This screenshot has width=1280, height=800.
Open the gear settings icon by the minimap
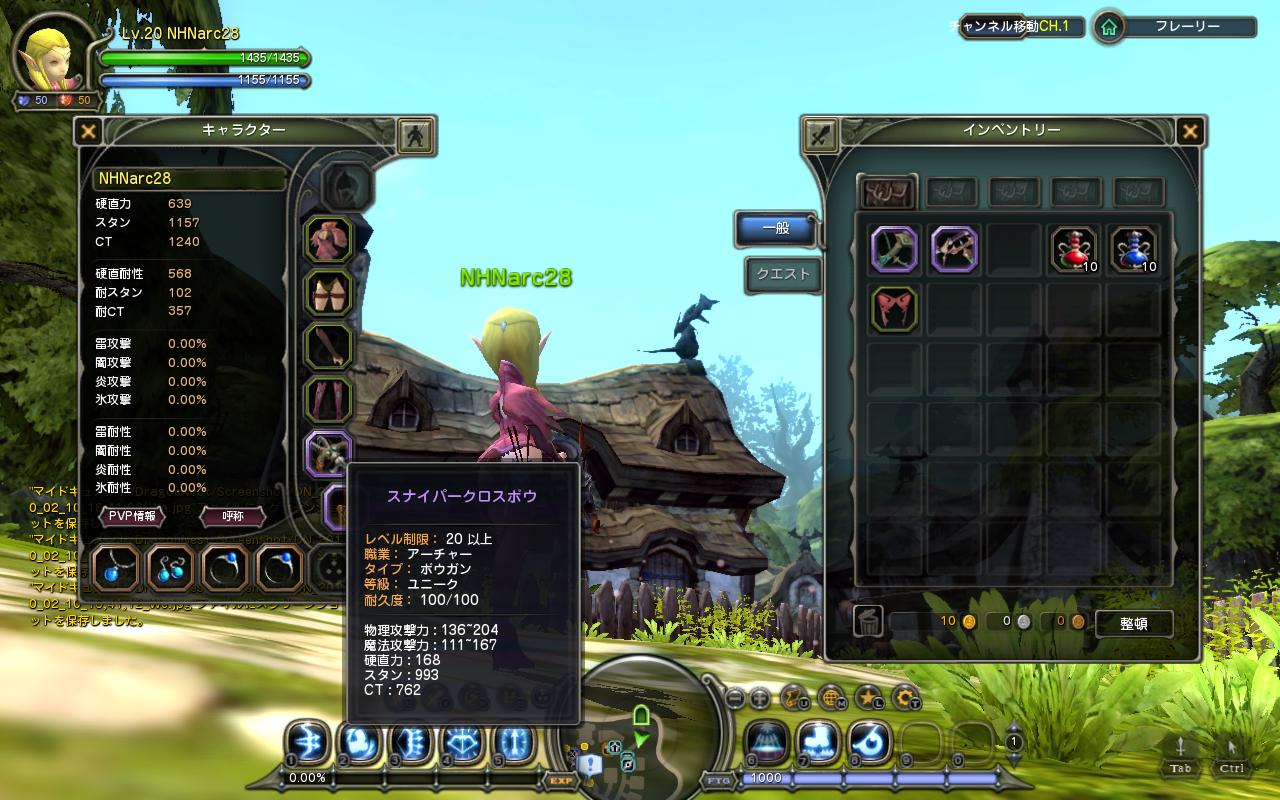[906, 697]
